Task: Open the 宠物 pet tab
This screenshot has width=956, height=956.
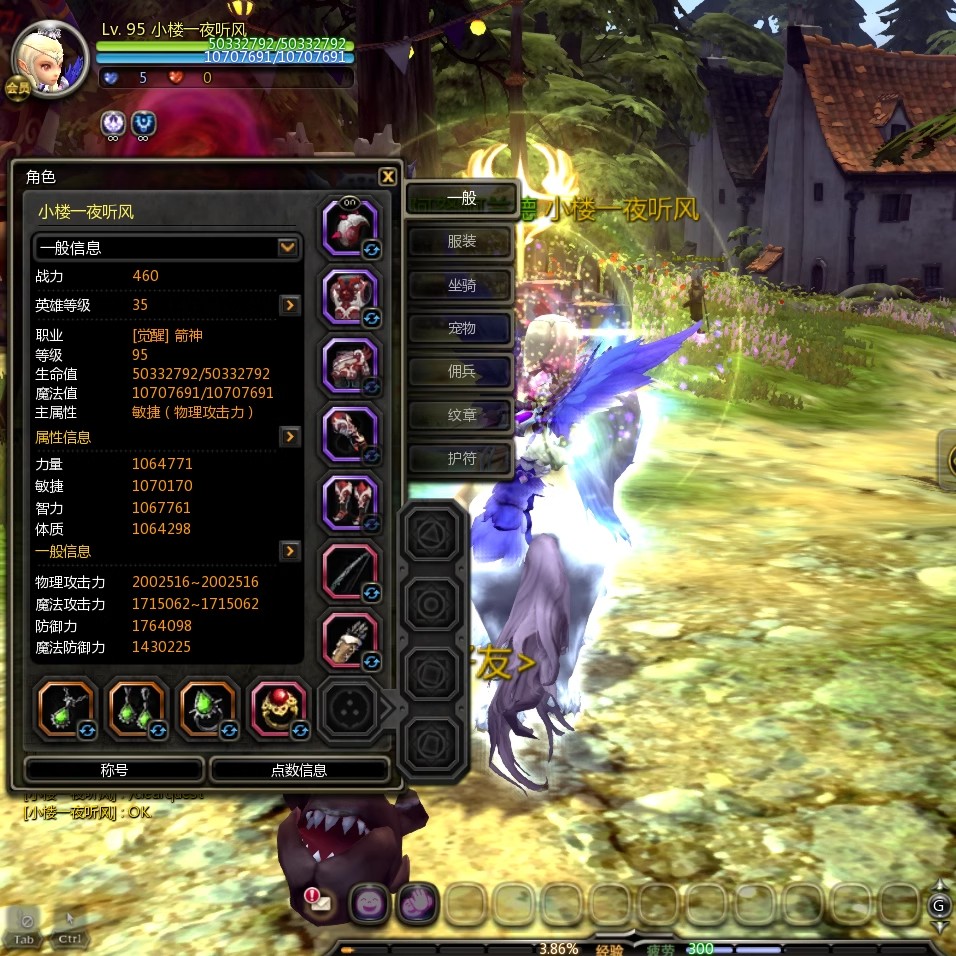Action: (x=461, y=328)
